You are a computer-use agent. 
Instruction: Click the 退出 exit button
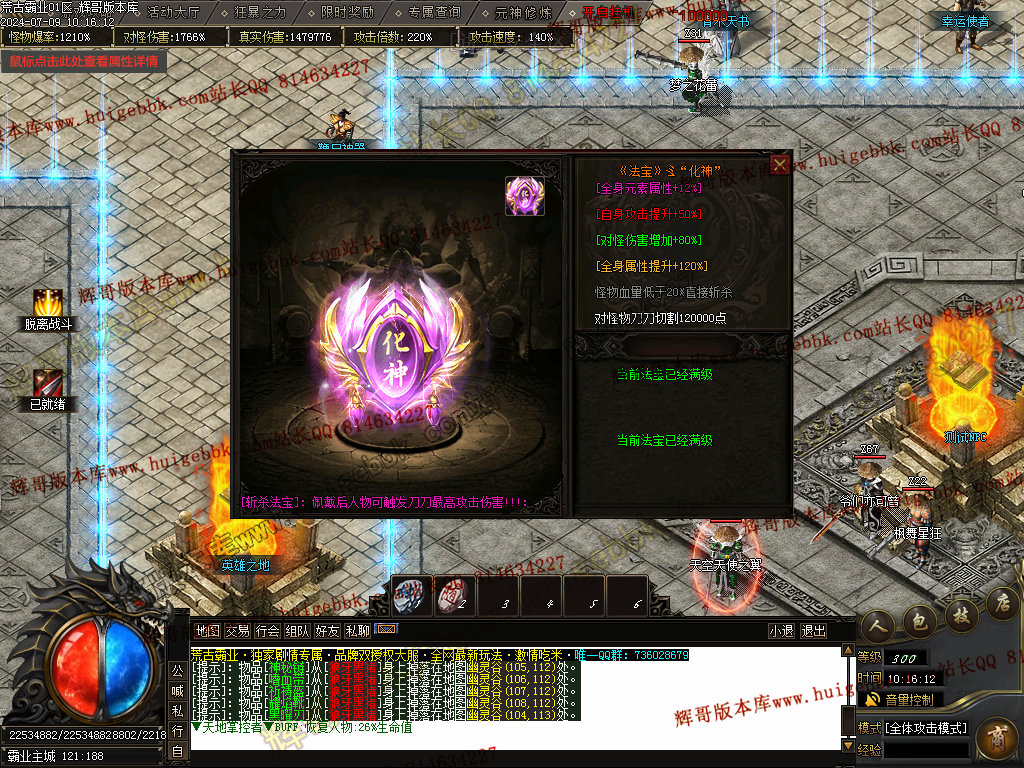click(x=814, y=631)
